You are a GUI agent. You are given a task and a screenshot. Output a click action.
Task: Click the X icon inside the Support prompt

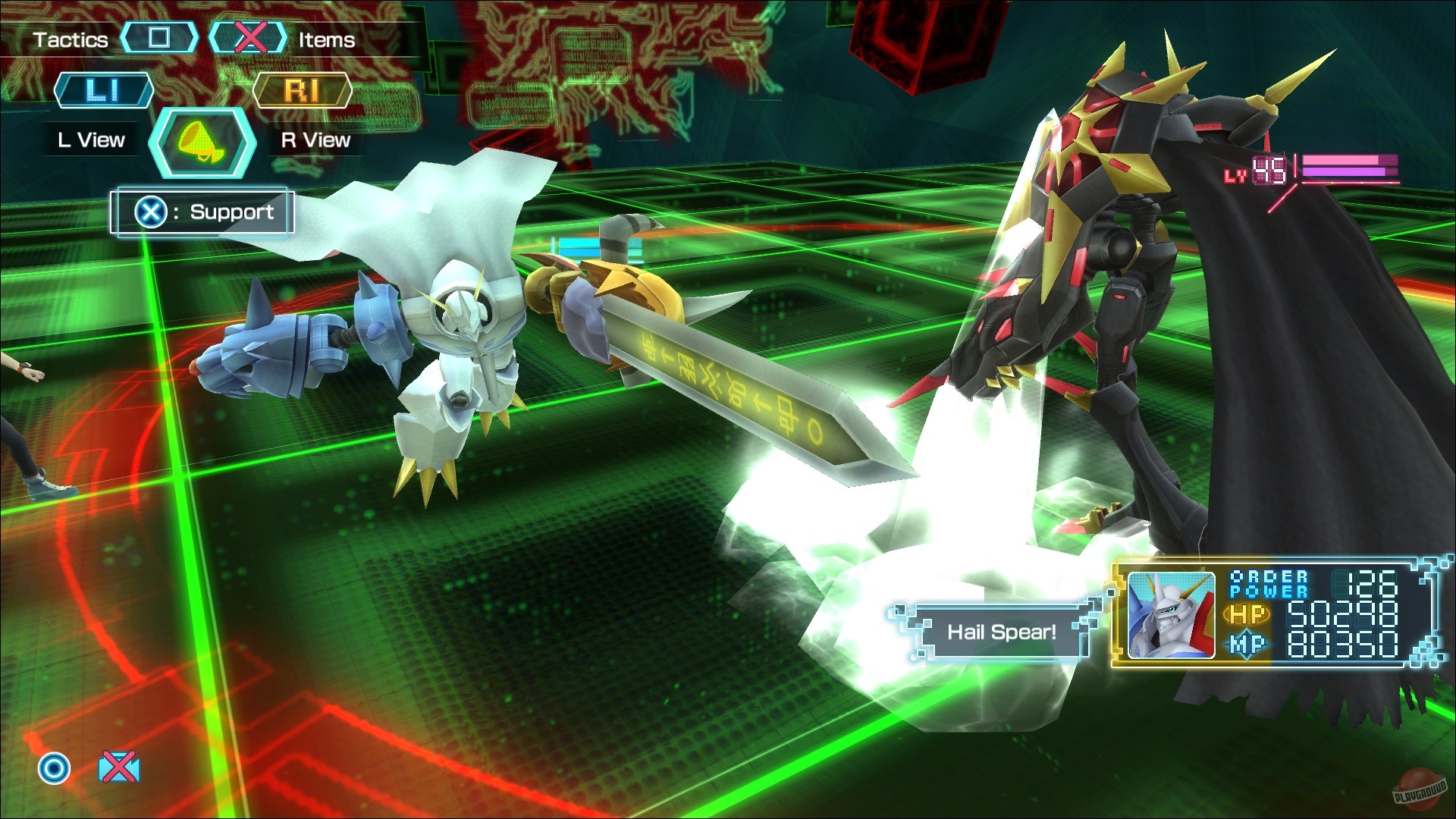click(150, 212)
